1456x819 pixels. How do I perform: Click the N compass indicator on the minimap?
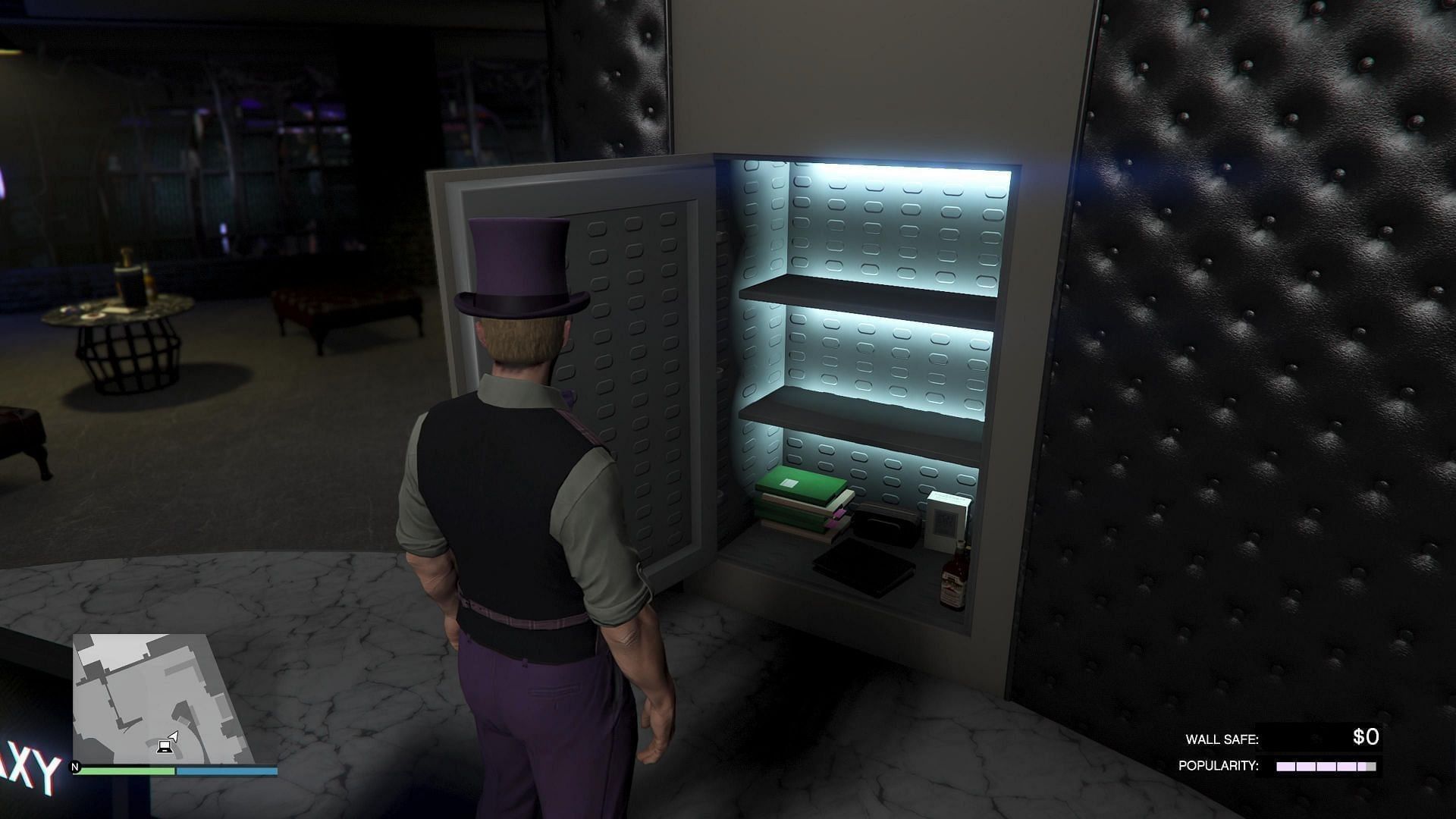tap(74, 767)
